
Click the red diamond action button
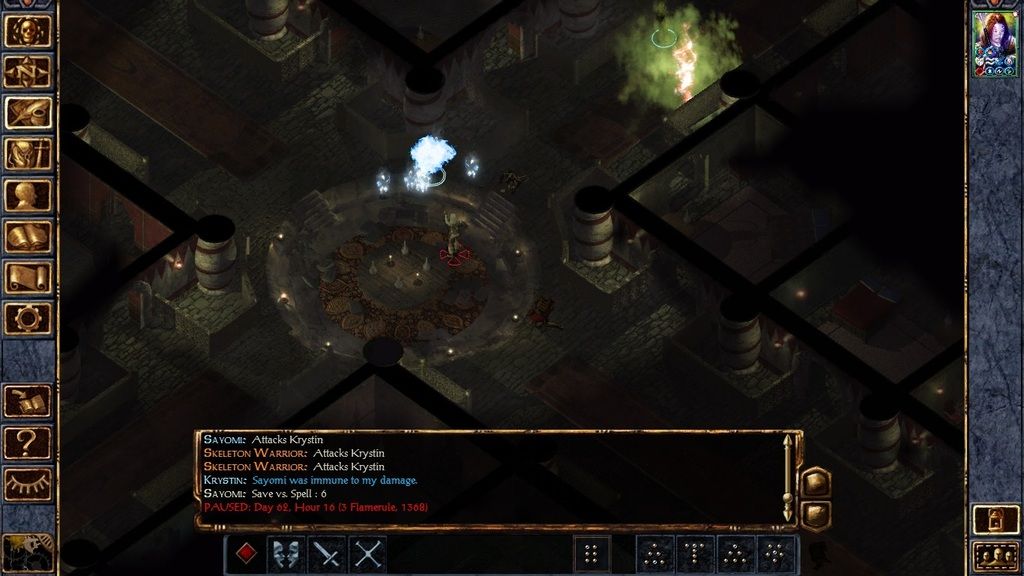[x=245, y=554]
